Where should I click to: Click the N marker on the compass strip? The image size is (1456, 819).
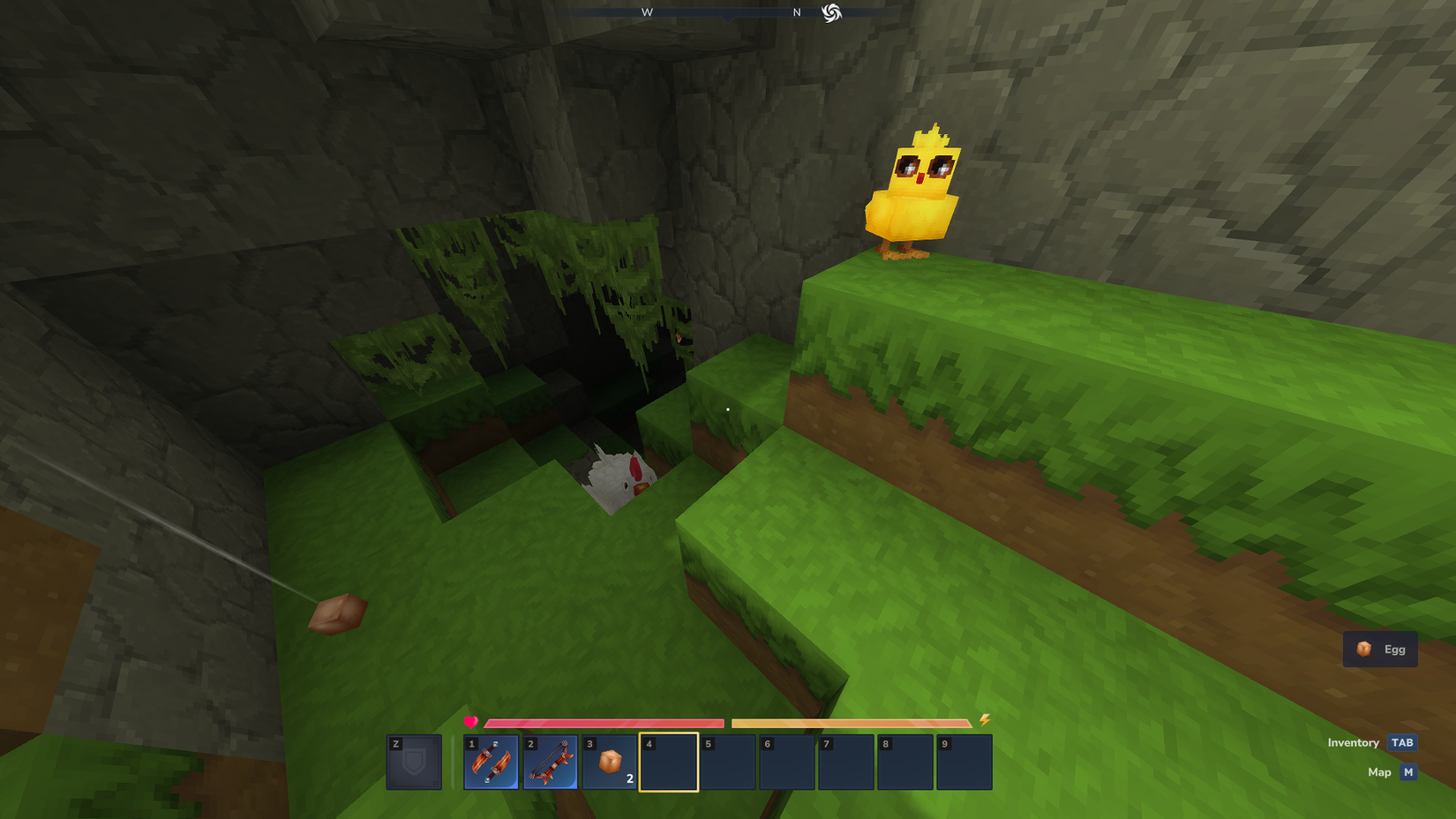pyautogui.click(x=796, y=13)
